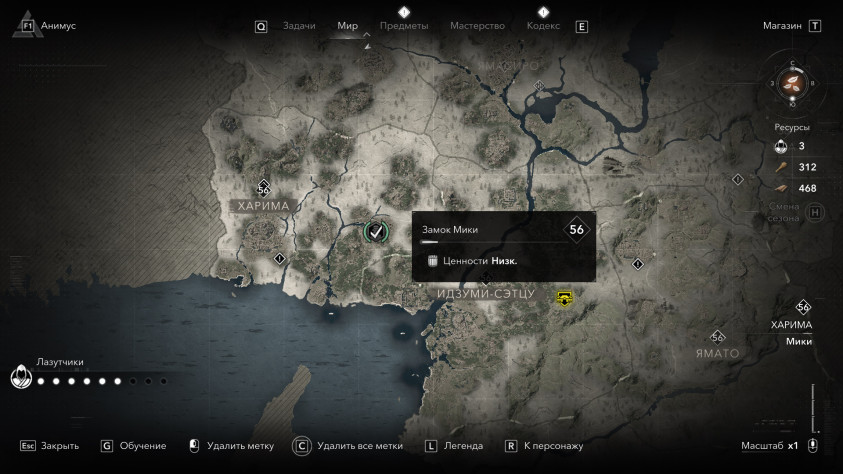The image size is (843, 474).
Task: Click the Лазутчики scout icon
Action: pos(20,379)
